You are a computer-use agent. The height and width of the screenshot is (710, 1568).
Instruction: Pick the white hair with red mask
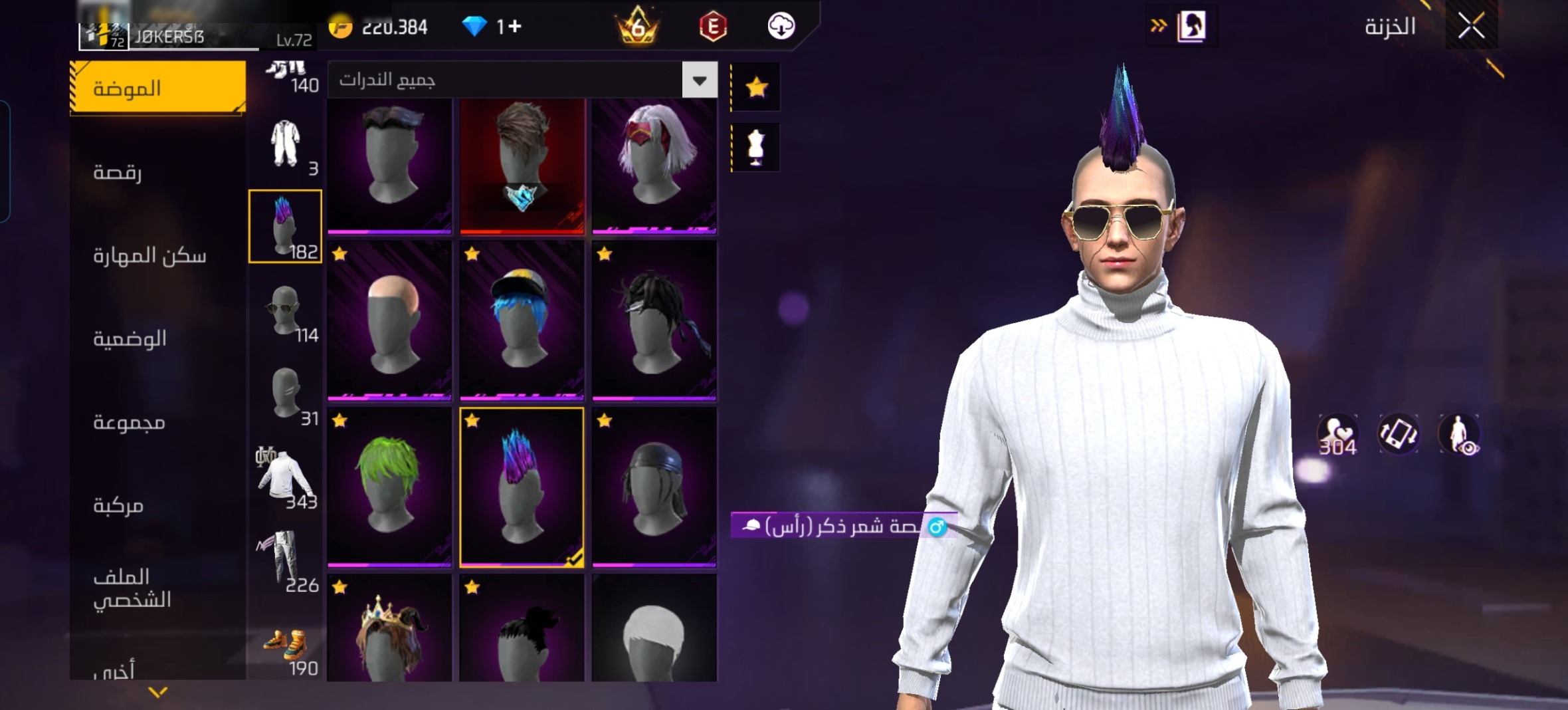(x=654, y=165)
